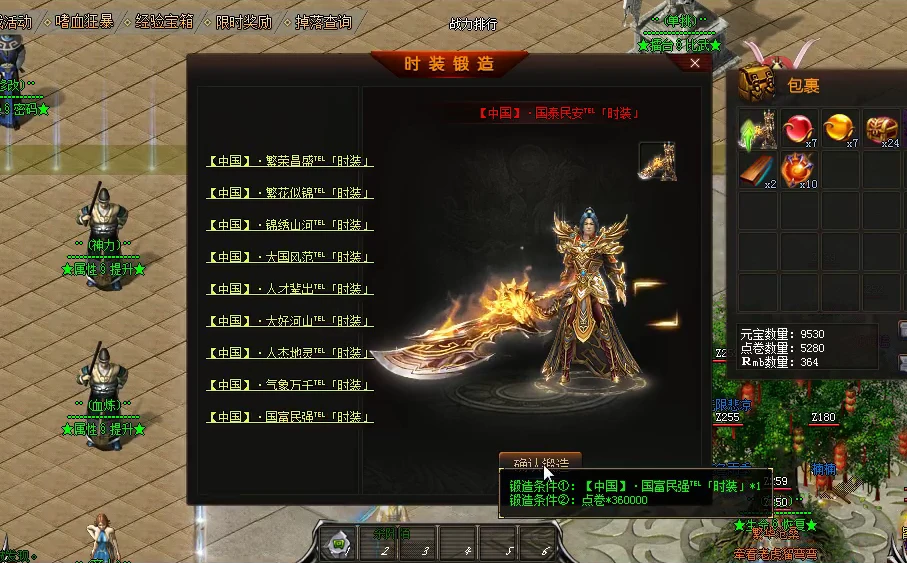Choose the 大好河山 costume entry

(290, 321)
